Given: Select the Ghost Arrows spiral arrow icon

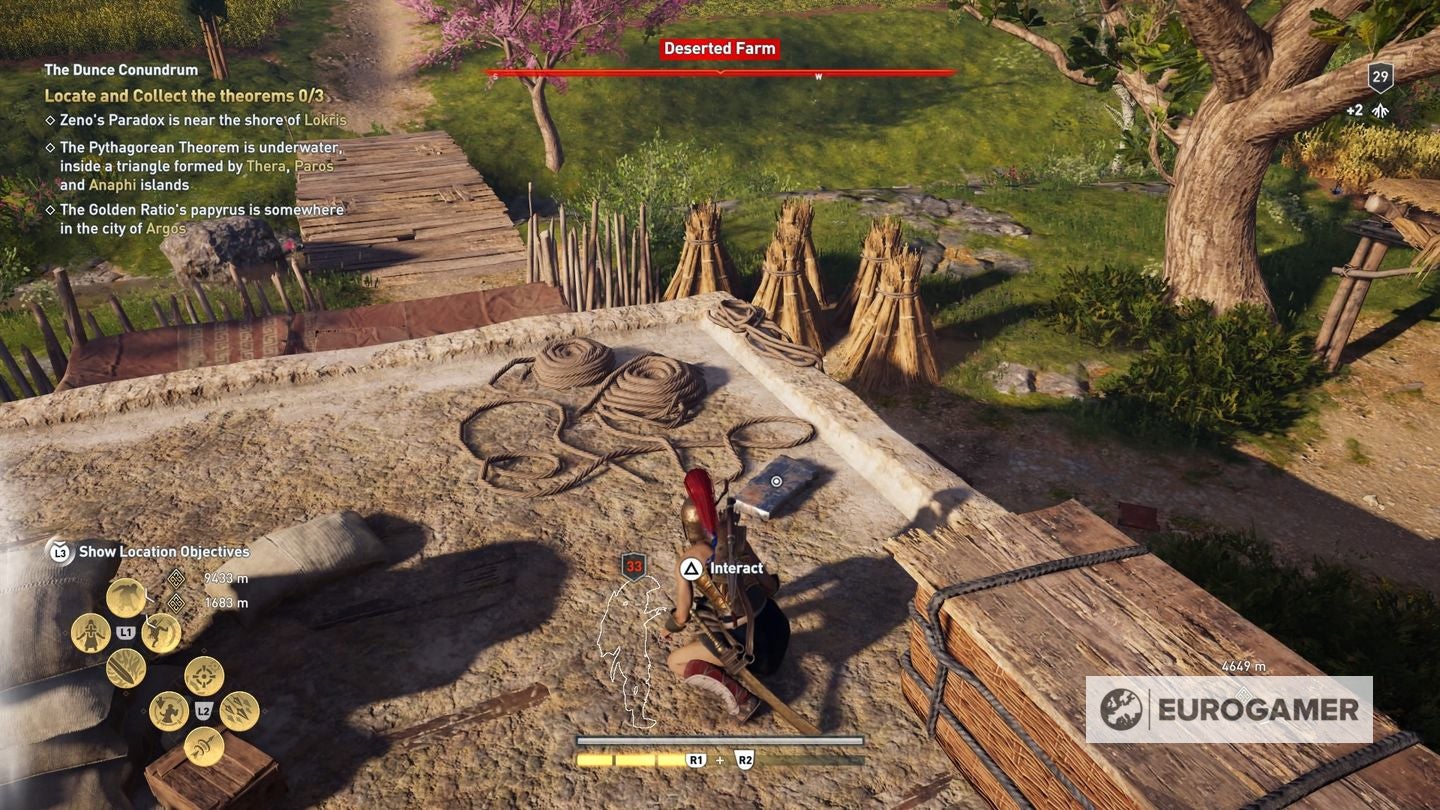Looking at the screenshot, I should [203, 745].
